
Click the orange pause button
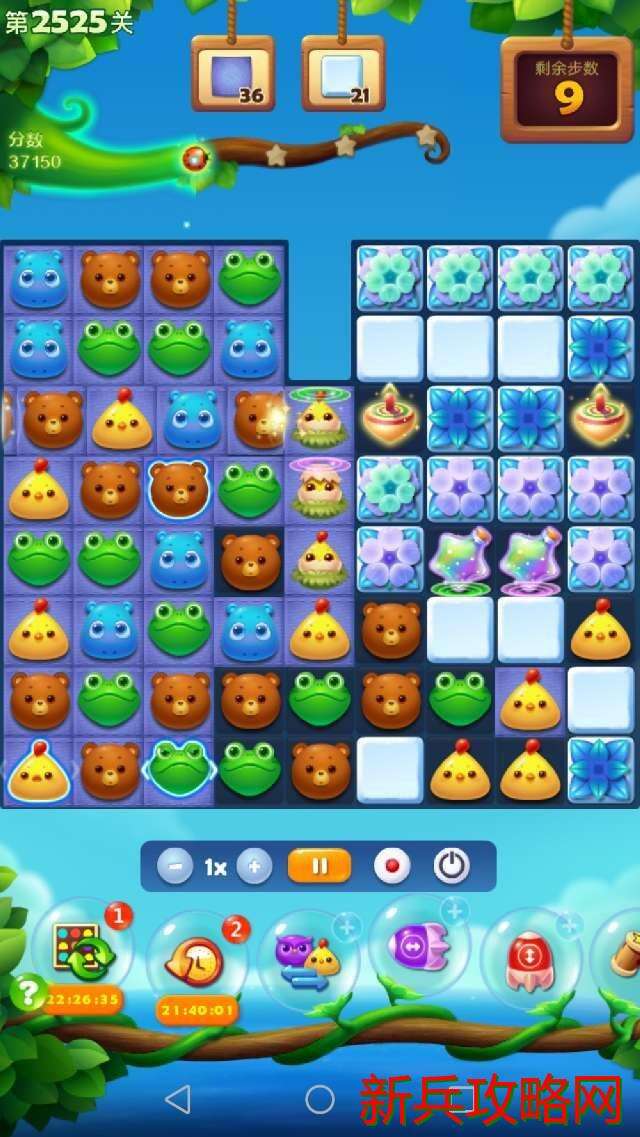[x=319, y=866]
